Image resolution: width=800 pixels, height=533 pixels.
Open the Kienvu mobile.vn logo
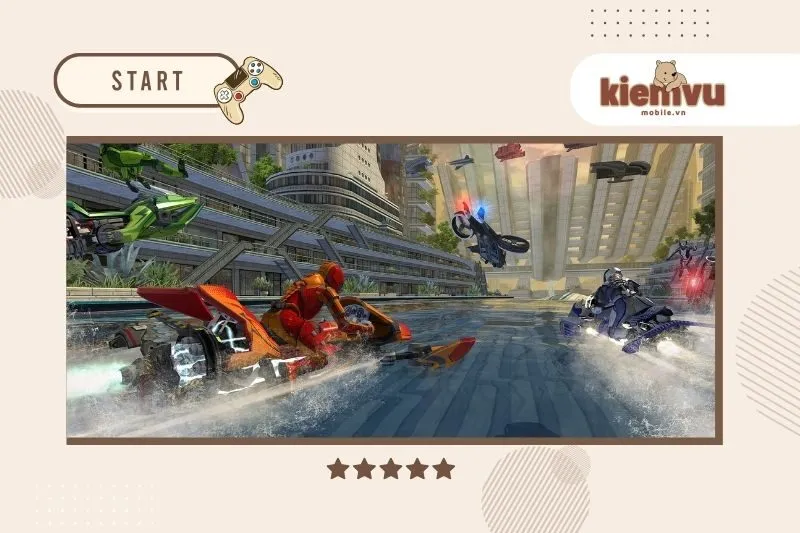pyautogui.click(x=662, y=92)
